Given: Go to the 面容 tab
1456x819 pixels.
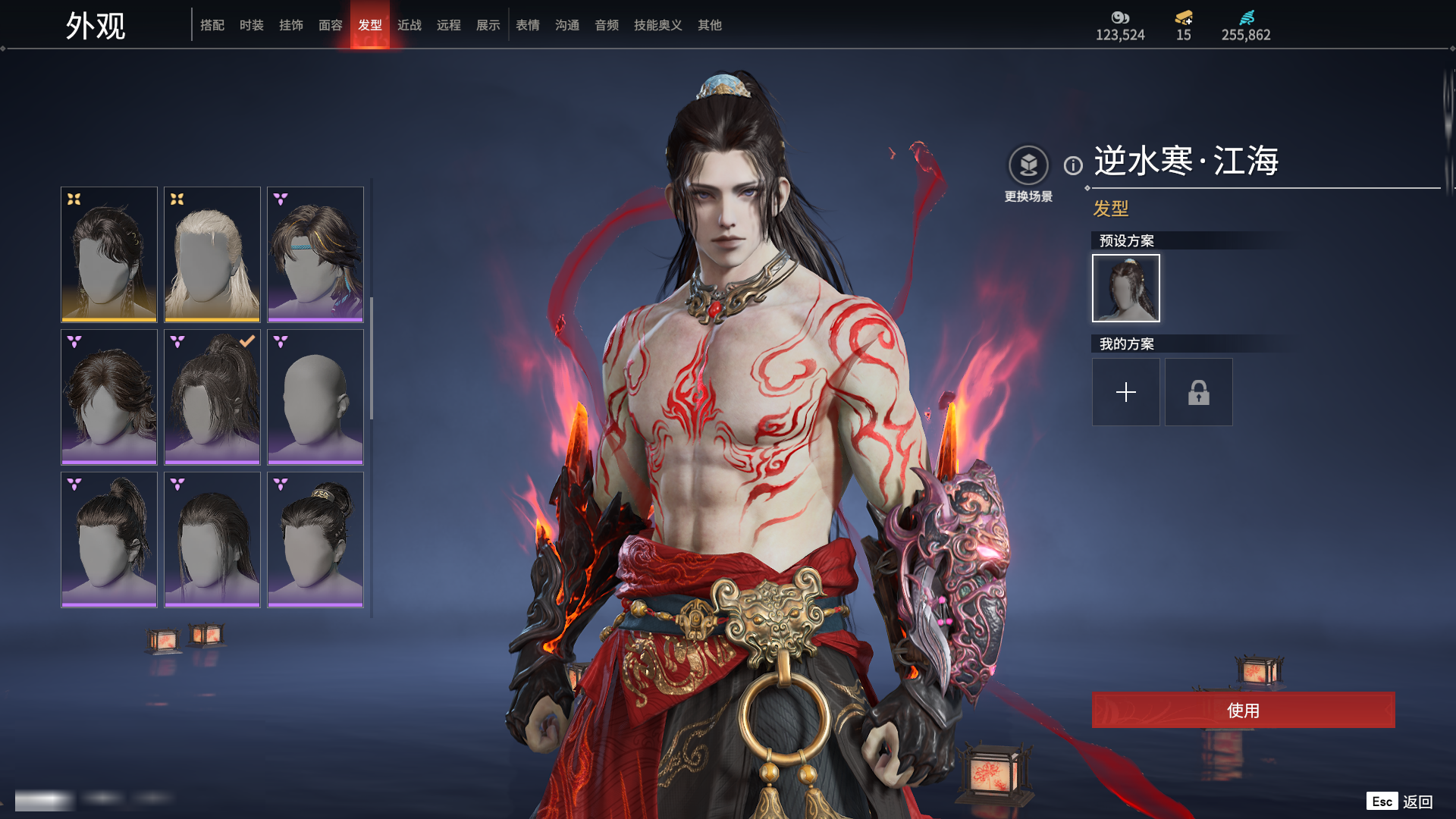Looking at the screenshot, I should tap(331, 25).
